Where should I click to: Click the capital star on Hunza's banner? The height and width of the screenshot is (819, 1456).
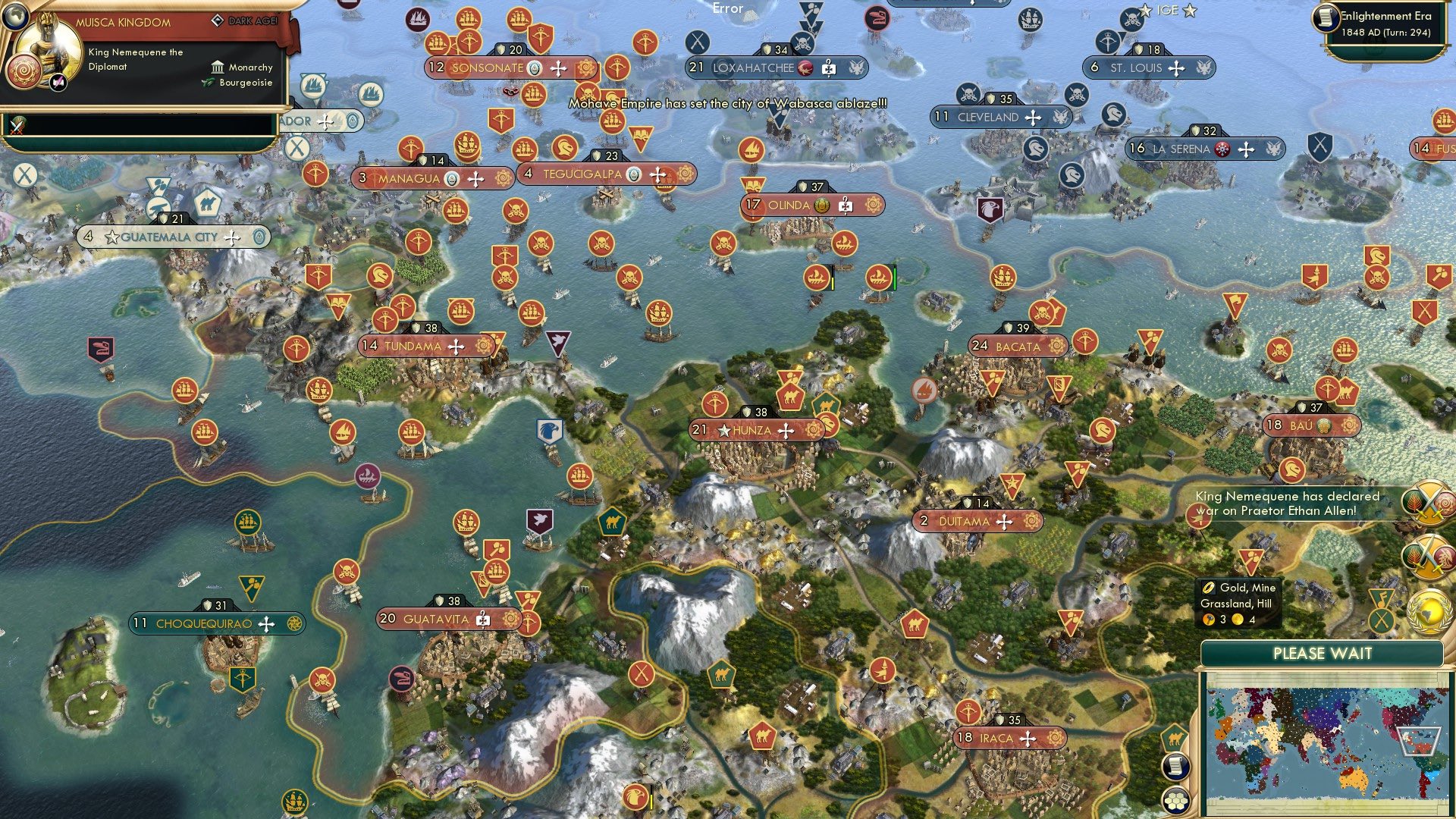click(x=723, y=430)
